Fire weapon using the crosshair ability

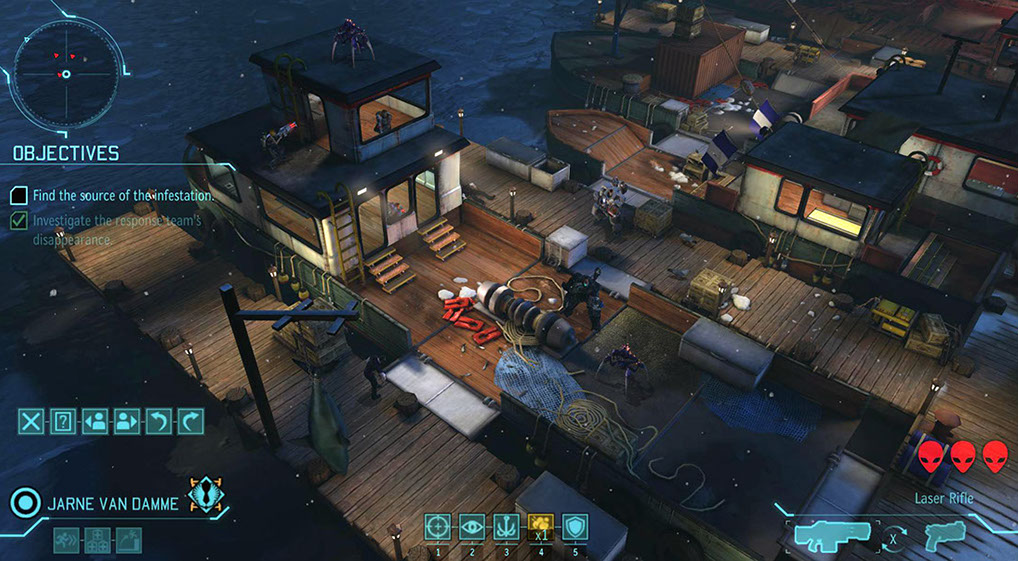(x=438, y=526)
